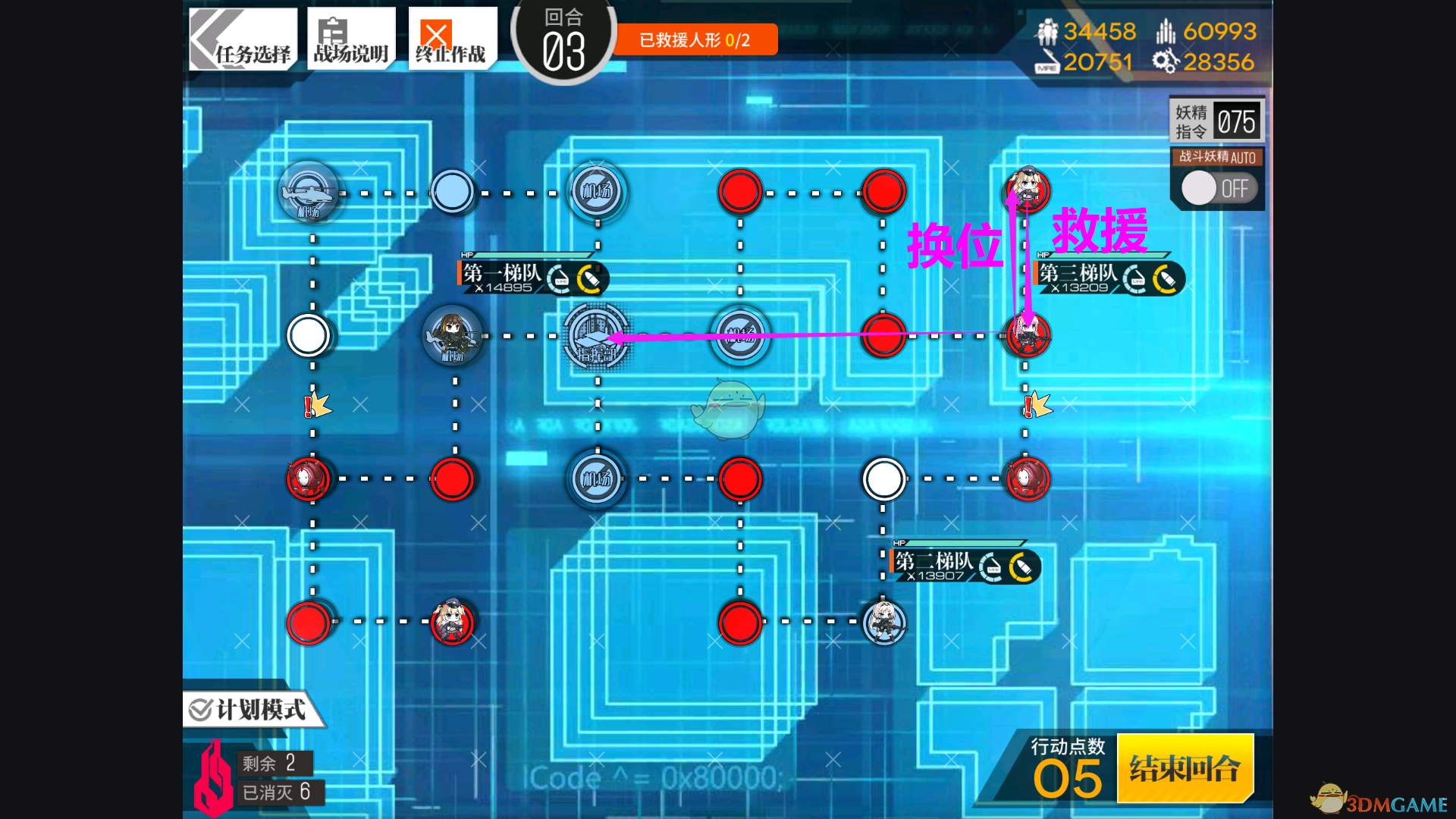Select the second echelon (第二梯队) unit
1456x819 pixels.
point(883,622)
